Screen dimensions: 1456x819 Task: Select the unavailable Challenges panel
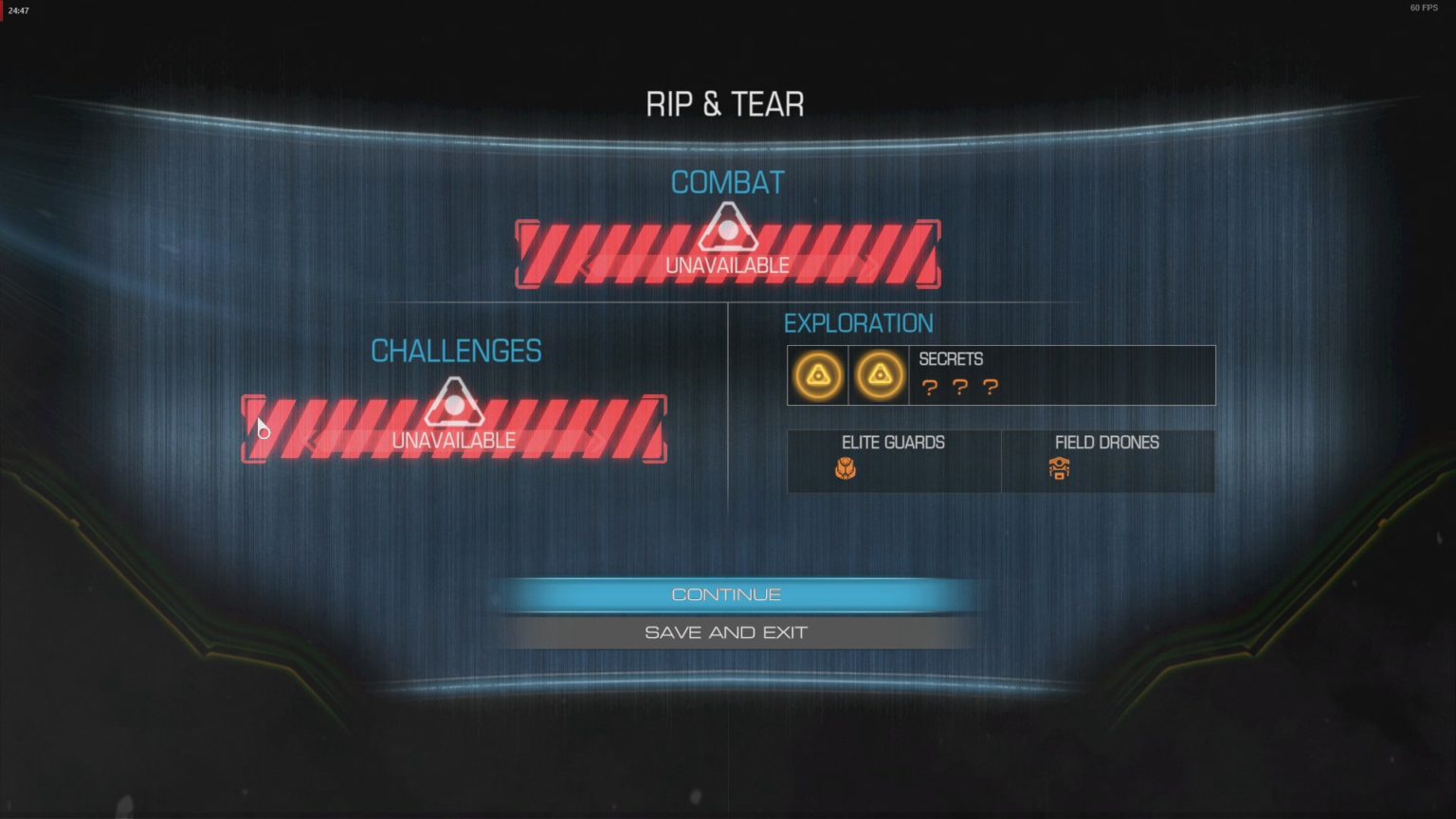(x=454, y=429)
